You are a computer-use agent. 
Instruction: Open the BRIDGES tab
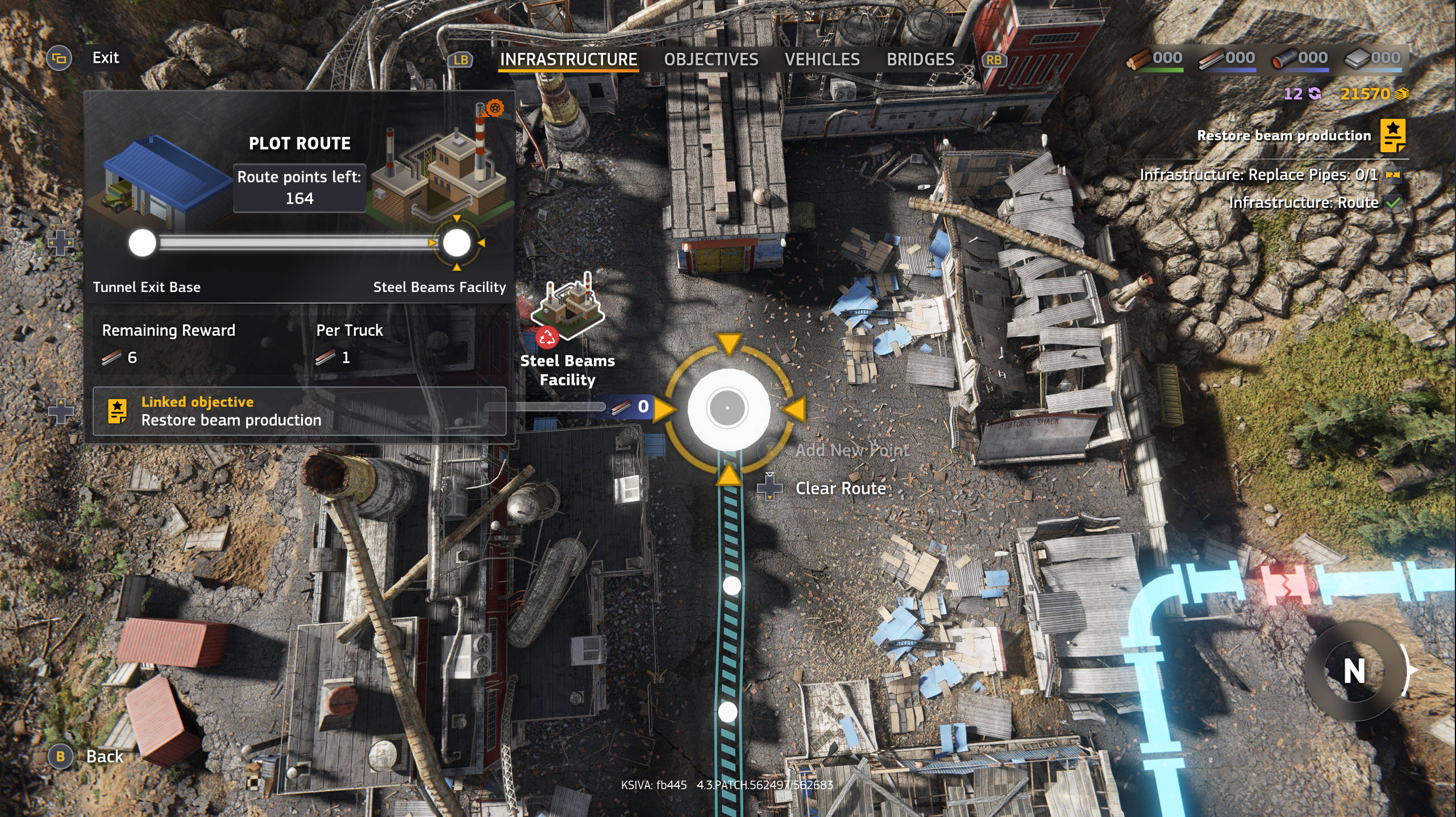[920, 59]
